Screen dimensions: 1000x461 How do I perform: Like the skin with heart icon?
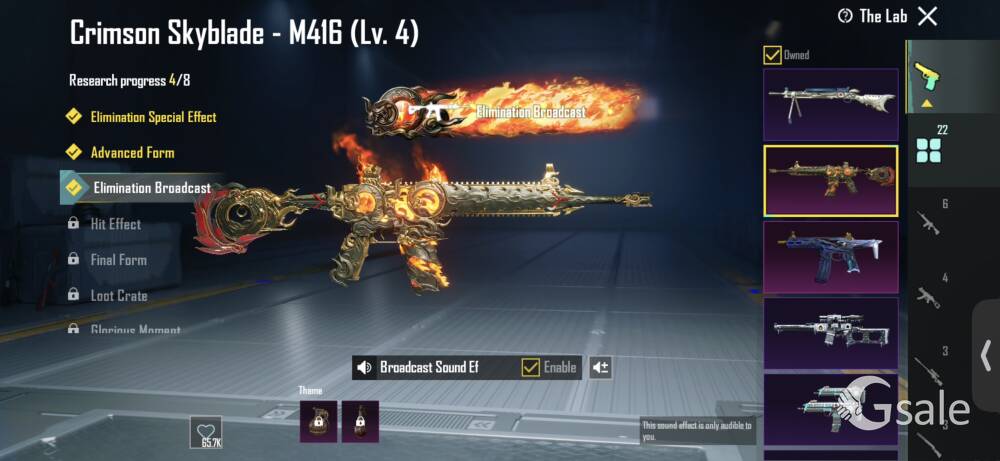(x=206, y=431)
